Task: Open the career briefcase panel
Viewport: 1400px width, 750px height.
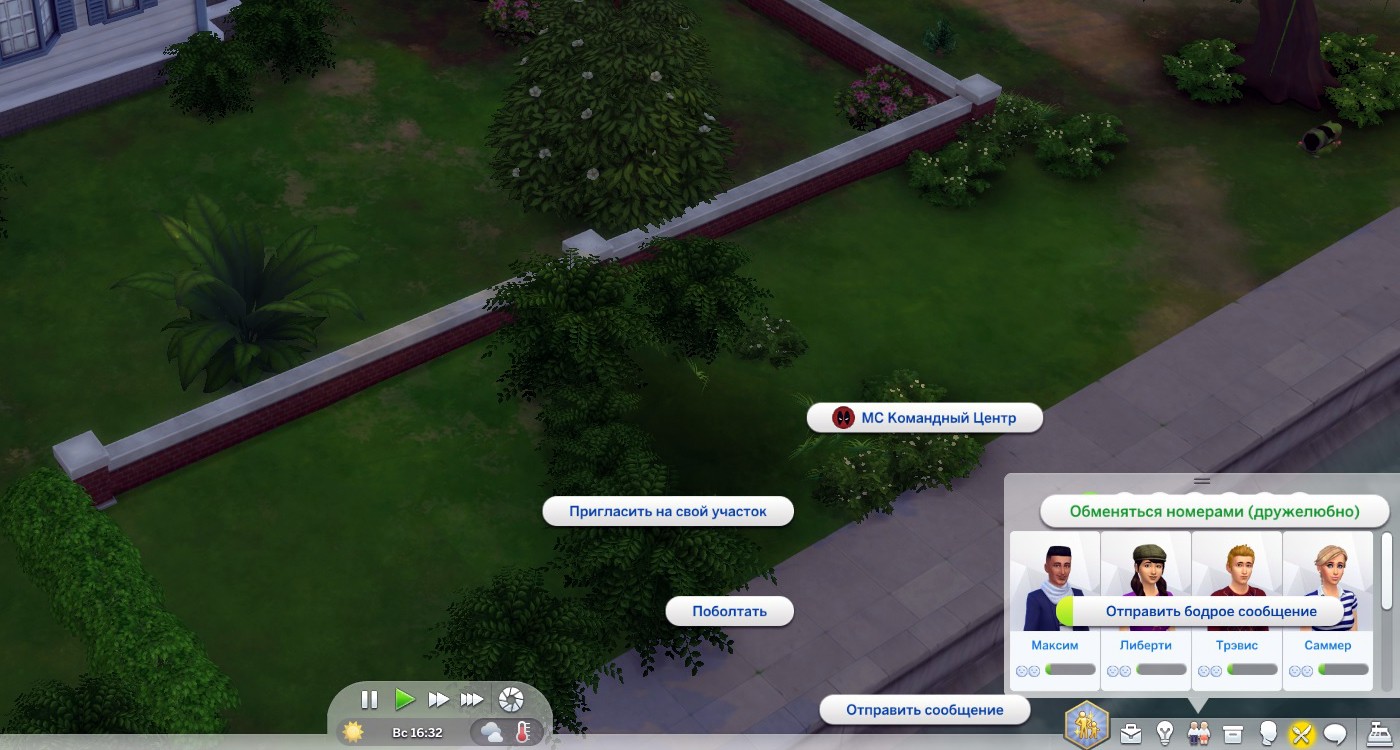Action: coord(1130,734)
